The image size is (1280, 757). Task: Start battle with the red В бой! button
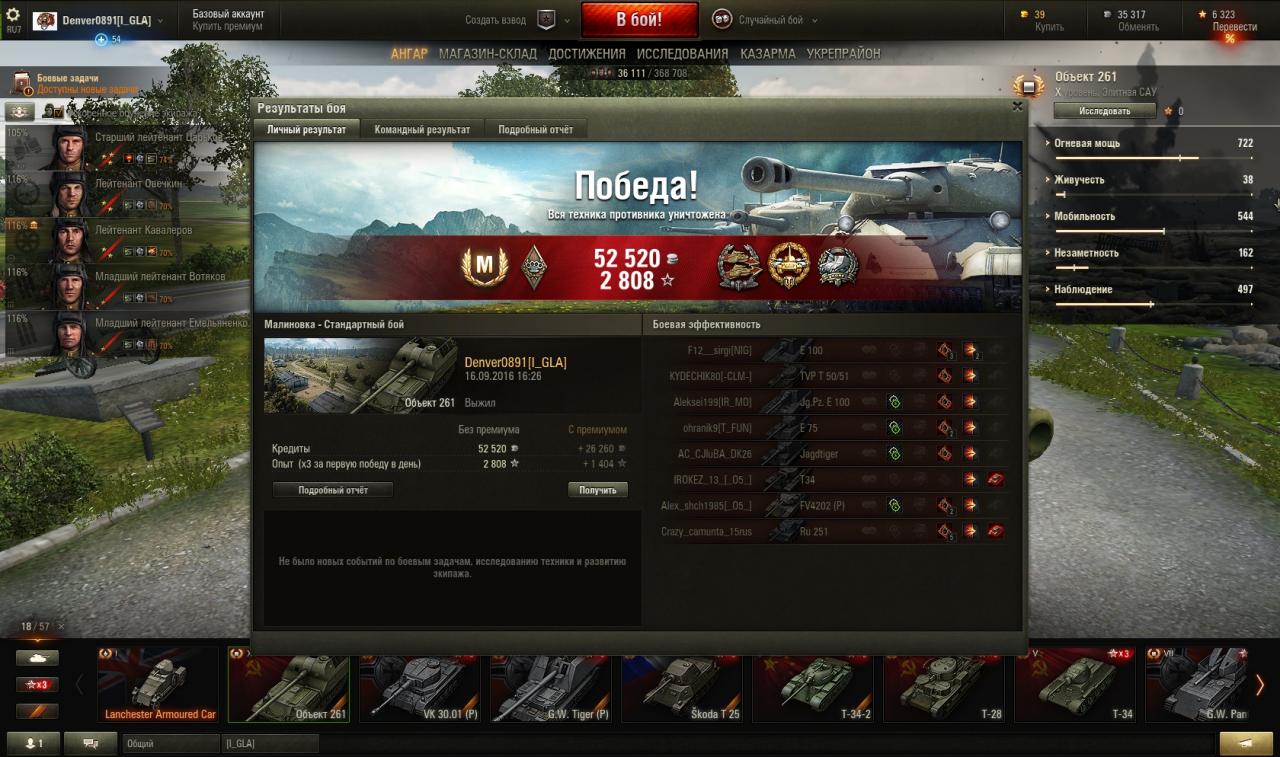tap(639, 20)
